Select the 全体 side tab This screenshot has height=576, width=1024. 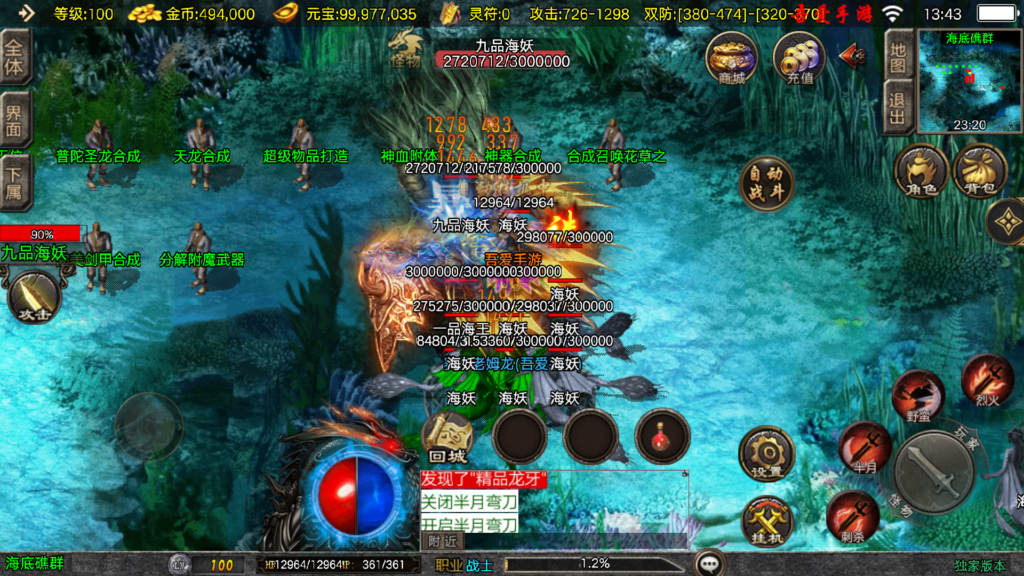click(15, 56)
